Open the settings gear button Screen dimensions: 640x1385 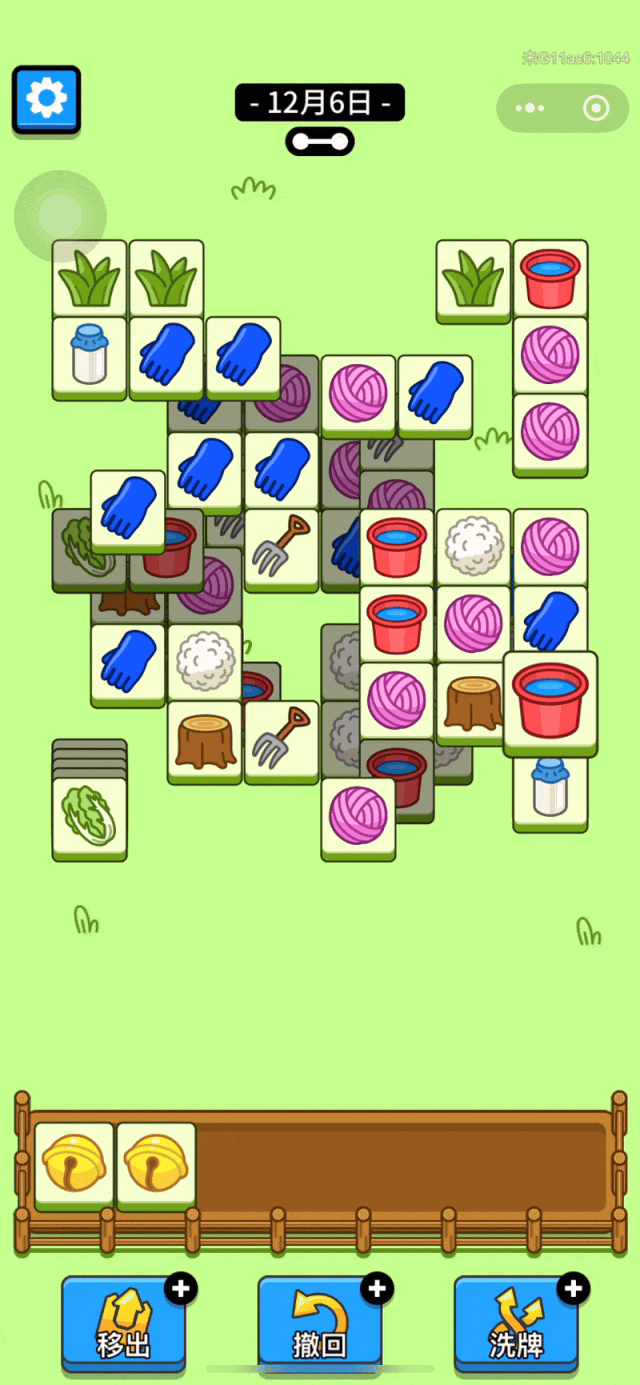[46, 99]
